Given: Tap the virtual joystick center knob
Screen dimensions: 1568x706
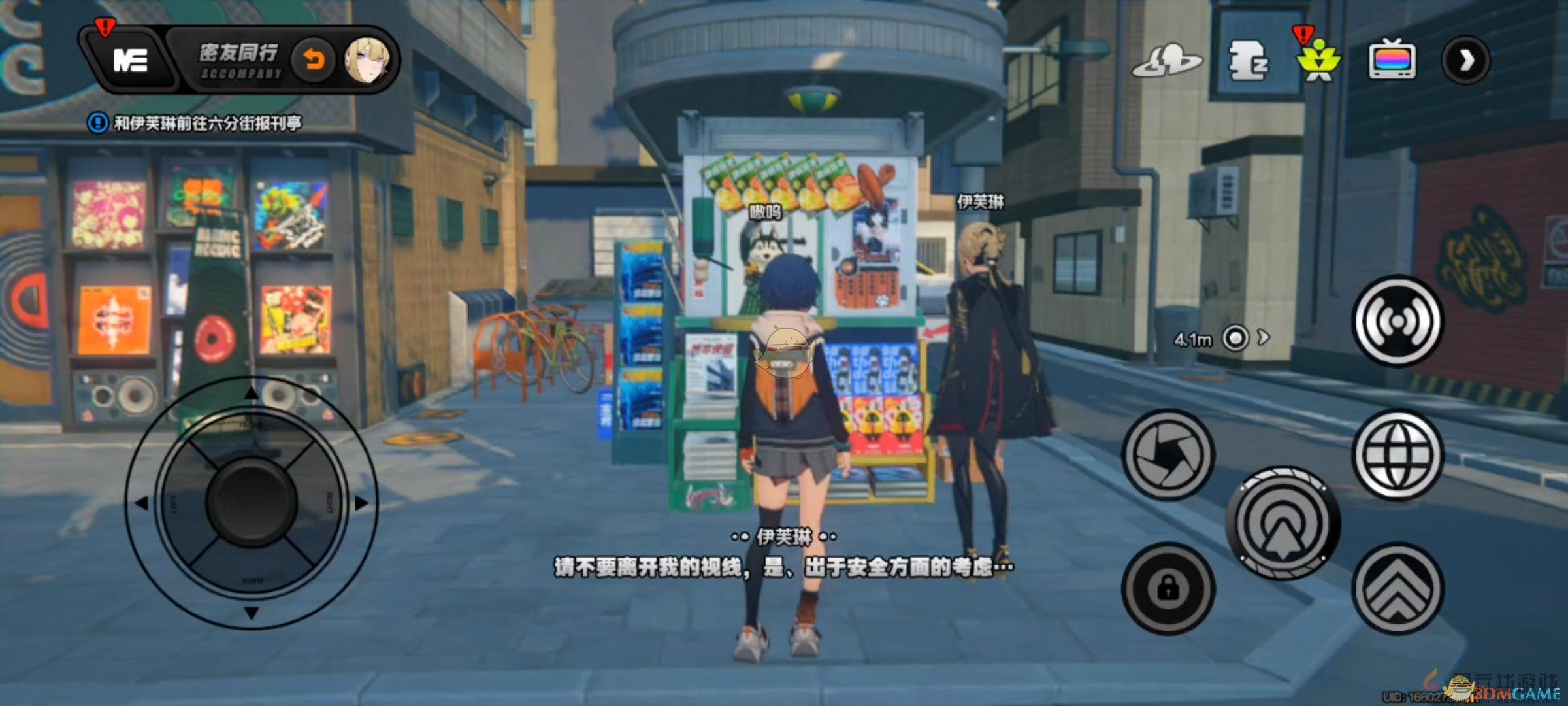Looking at the screenshot, I should (252, 502).
